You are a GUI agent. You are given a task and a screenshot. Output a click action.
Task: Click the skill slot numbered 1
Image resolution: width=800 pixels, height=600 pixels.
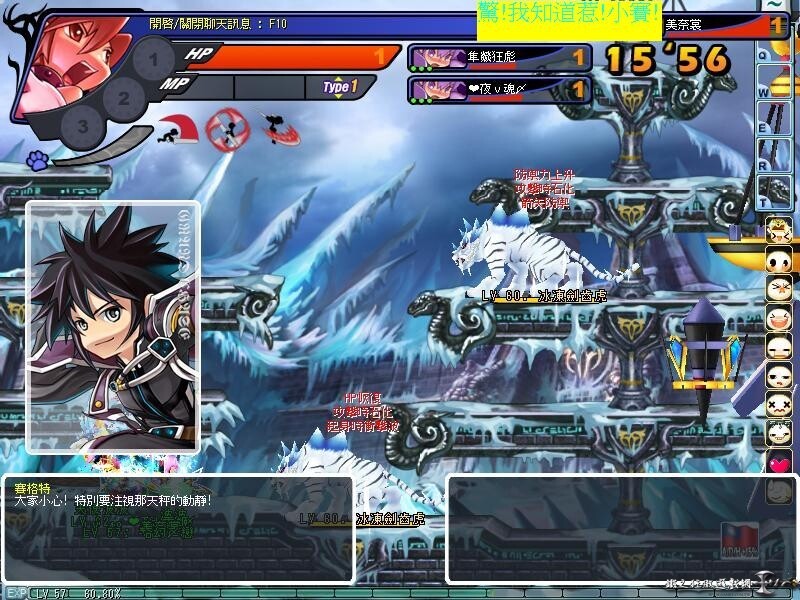pyautogui.click(x=153, y=60)
